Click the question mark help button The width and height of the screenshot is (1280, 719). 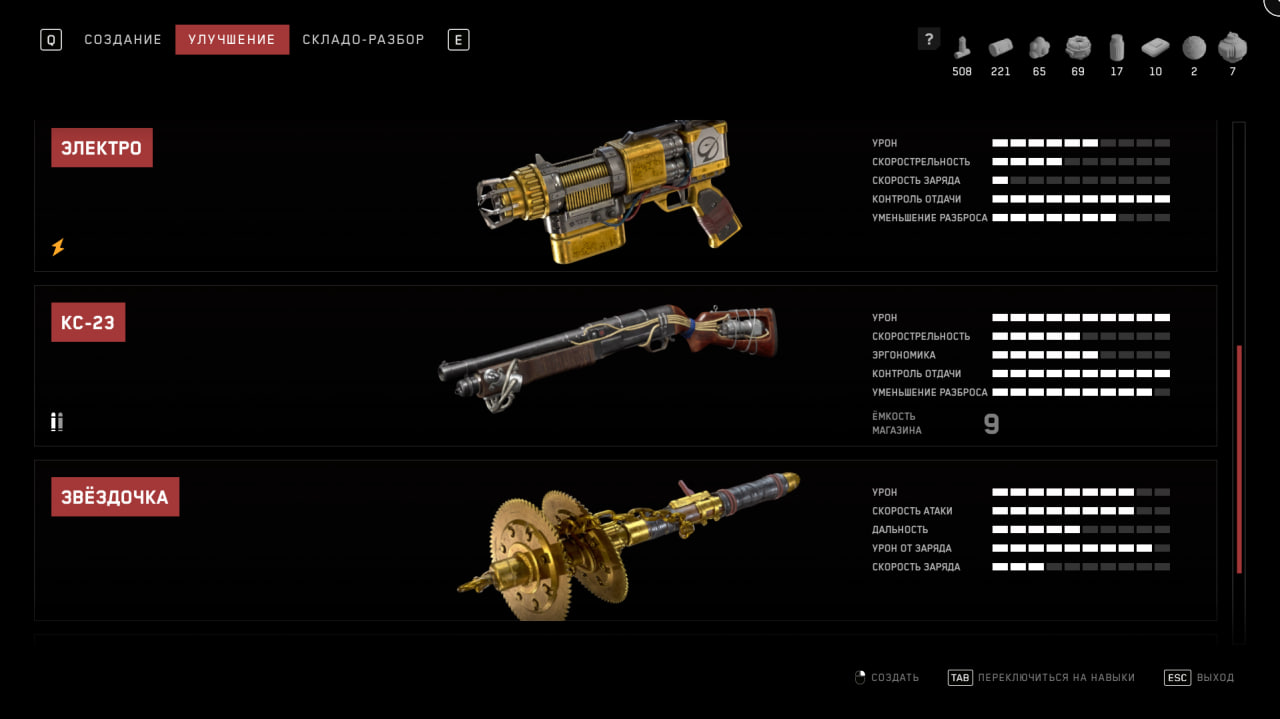(x=929, y=39)
